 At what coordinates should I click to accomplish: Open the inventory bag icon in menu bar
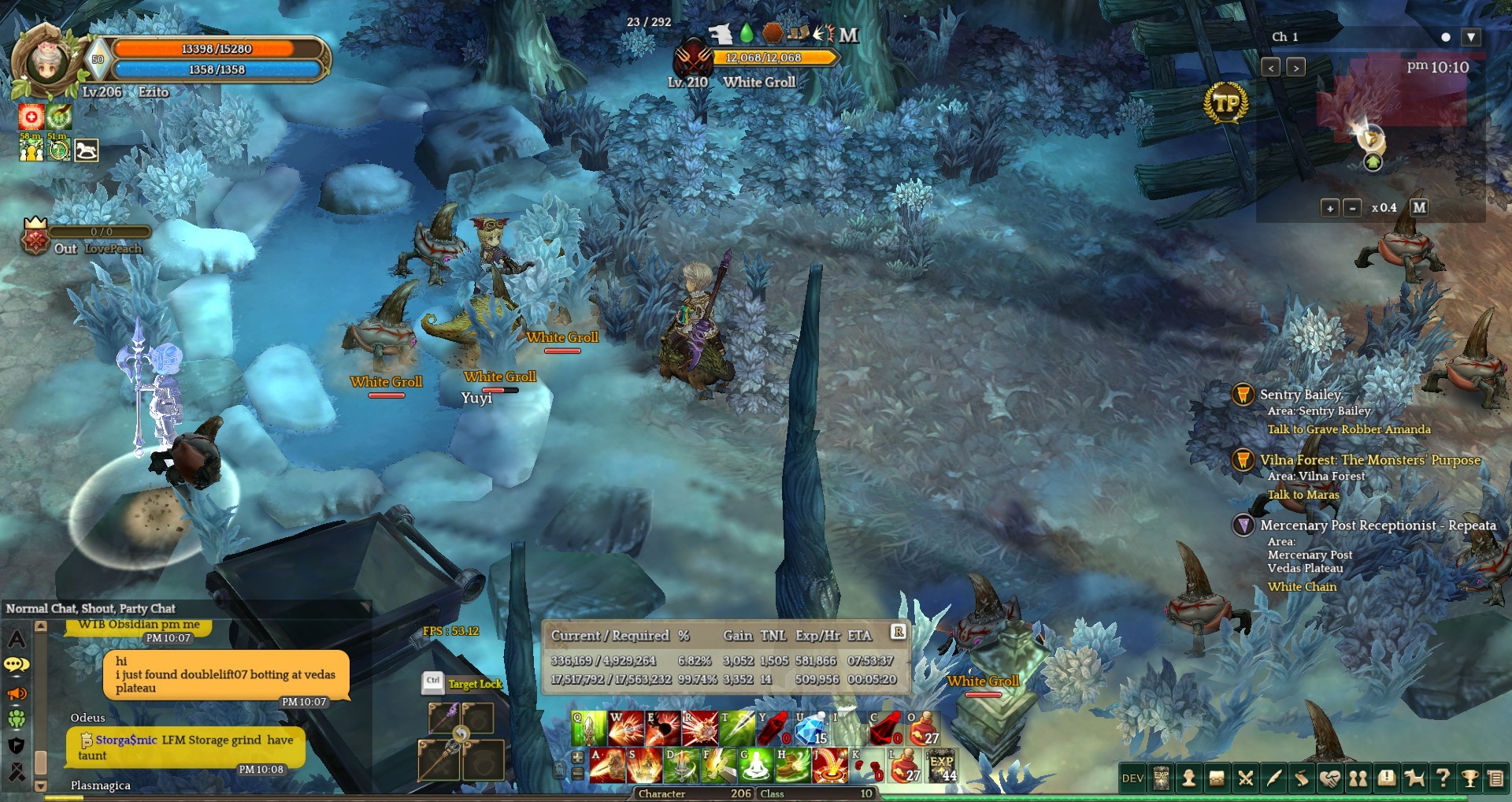[x=1217, y=778]
